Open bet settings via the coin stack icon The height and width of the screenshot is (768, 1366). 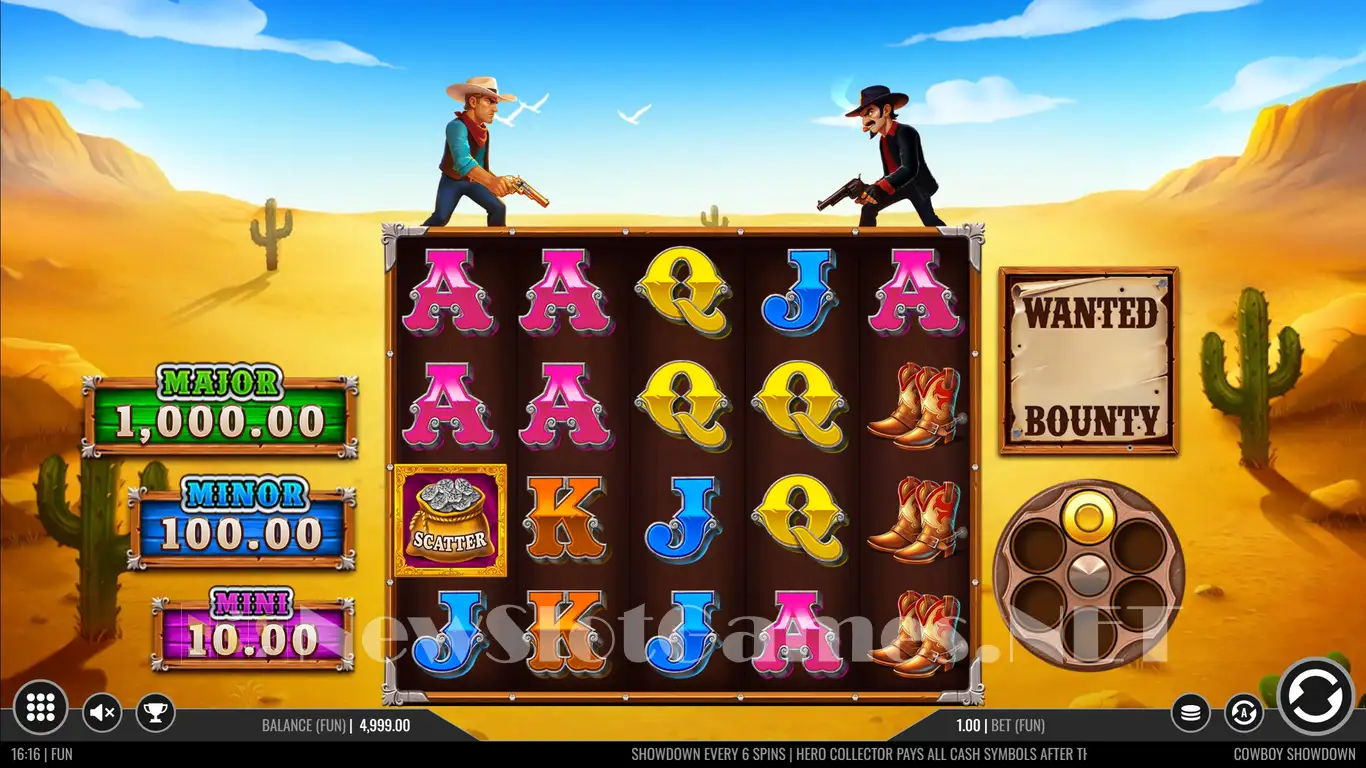pos(1191,713)
